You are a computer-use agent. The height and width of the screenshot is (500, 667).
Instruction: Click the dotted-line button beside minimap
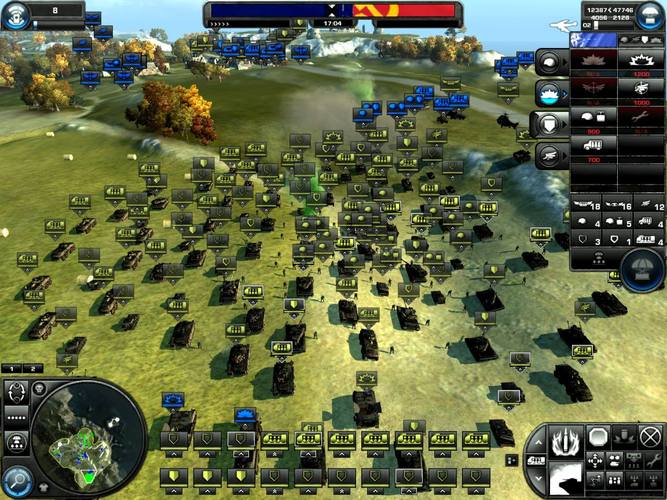pyautogui.click(x=16, y=416)
